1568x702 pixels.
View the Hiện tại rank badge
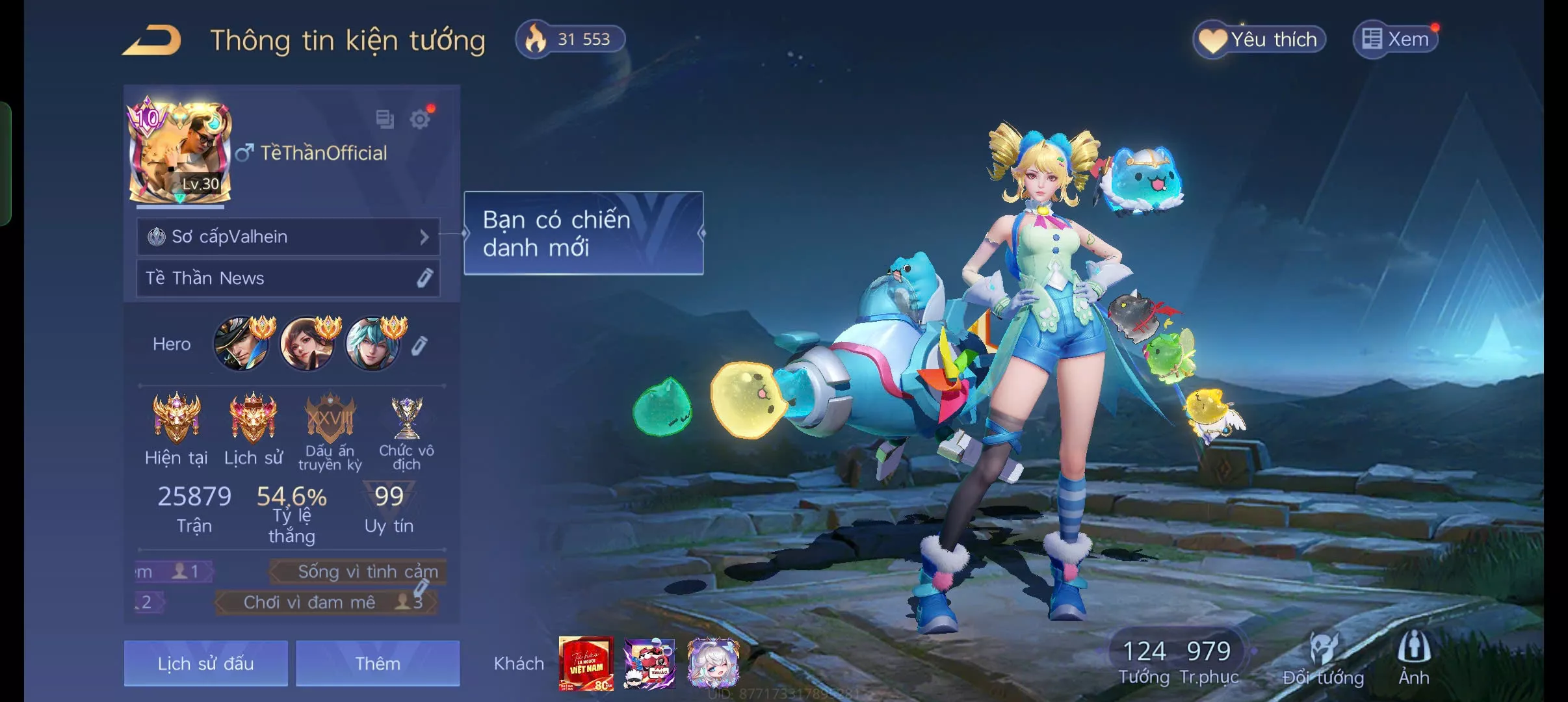click(176, 417)
